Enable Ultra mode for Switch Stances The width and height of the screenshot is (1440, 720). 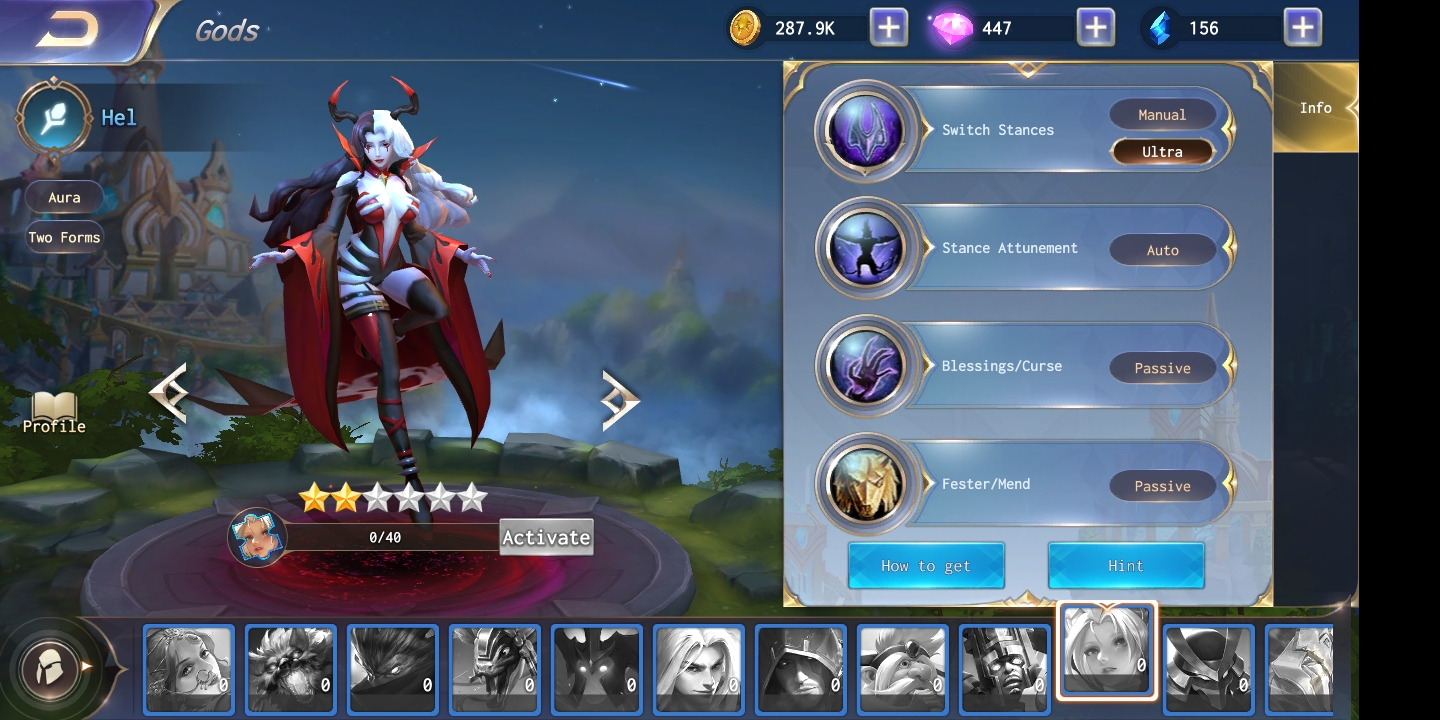coord(1163,151)
